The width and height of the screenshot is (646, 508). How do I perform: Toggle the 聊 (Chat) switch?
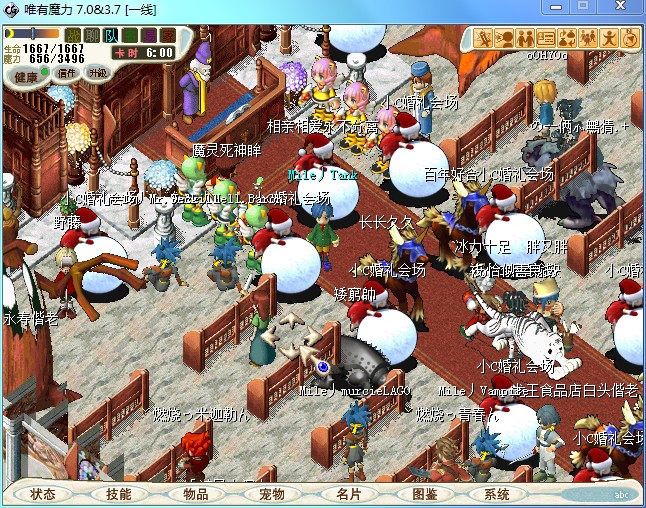point(92,36)
